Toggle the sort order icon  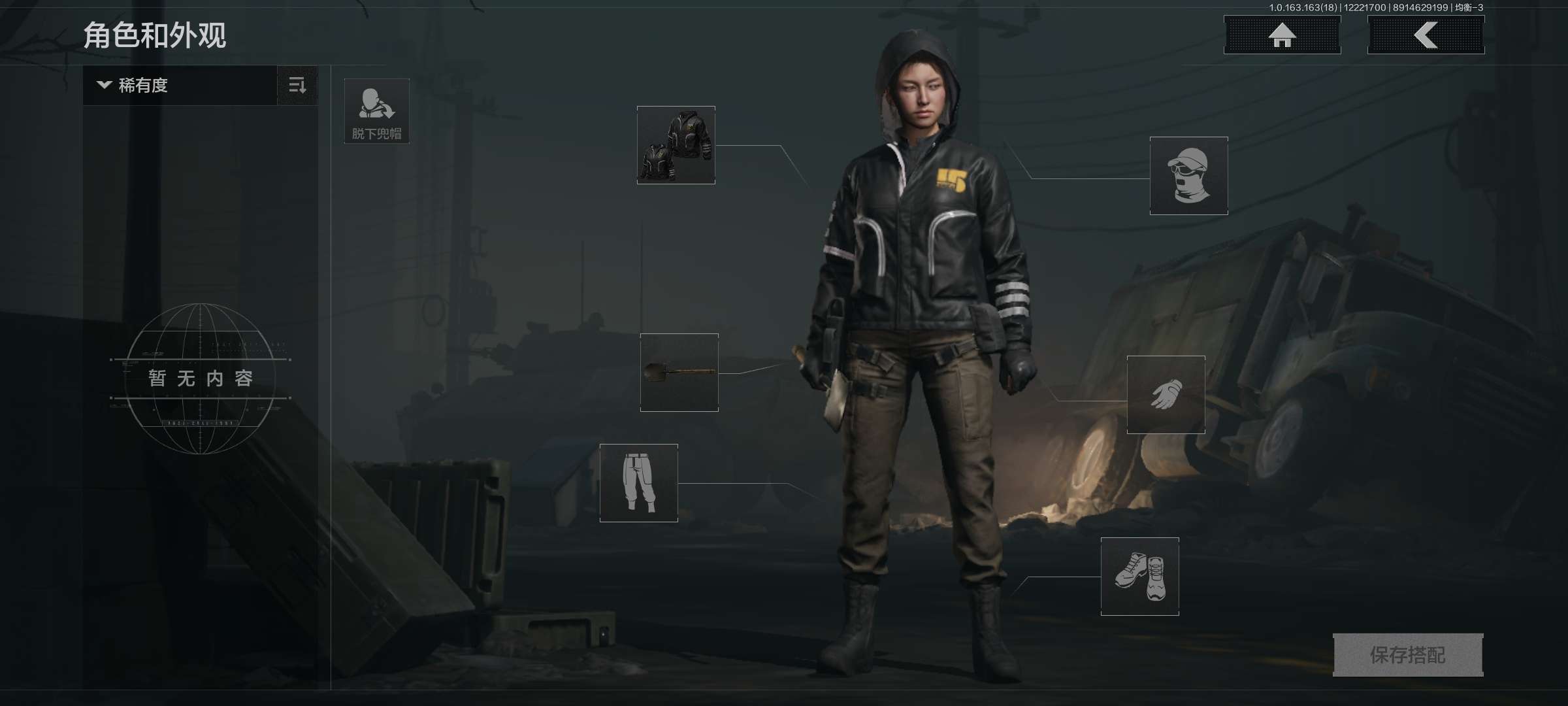point(297,86)
